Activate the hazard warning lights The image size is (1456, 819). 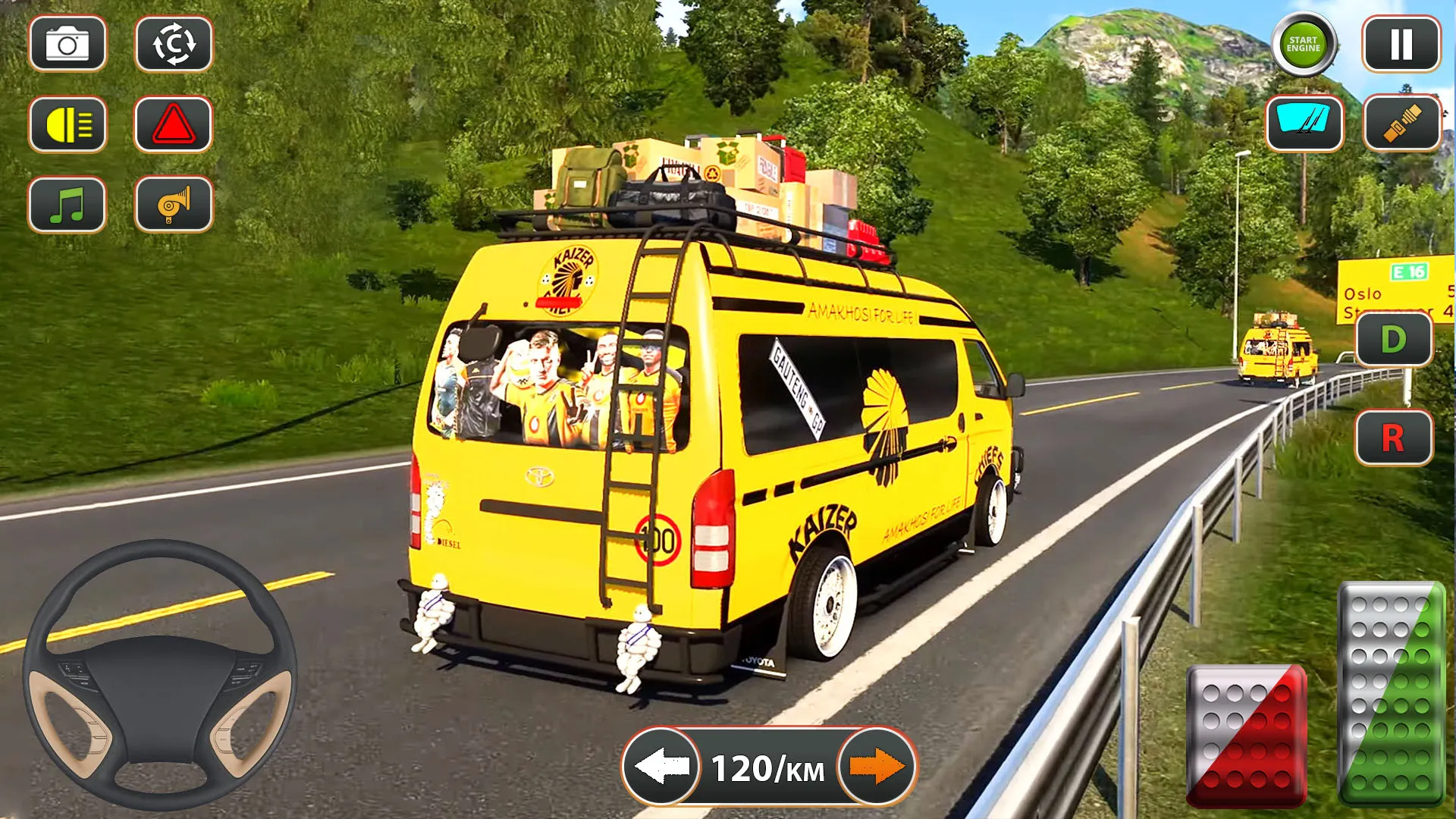point(174,125)
